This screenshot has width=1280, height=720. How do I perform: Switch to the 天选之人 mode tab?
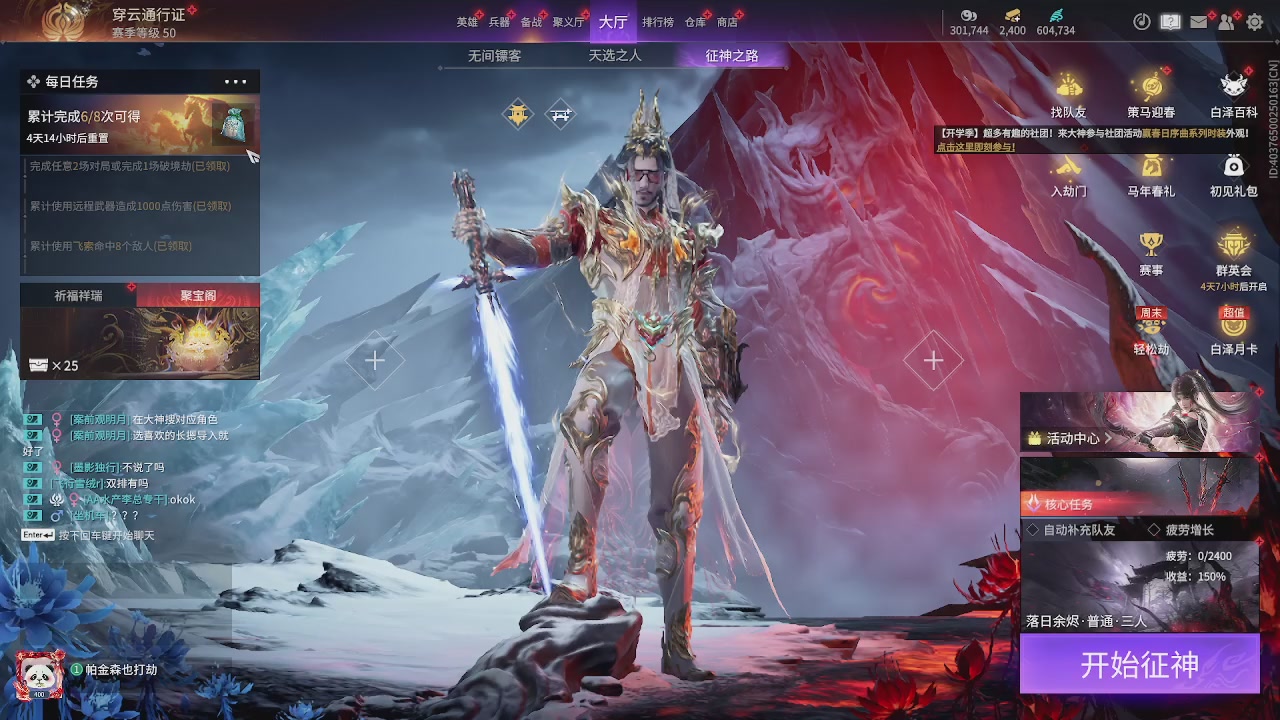tap(614, 56)
